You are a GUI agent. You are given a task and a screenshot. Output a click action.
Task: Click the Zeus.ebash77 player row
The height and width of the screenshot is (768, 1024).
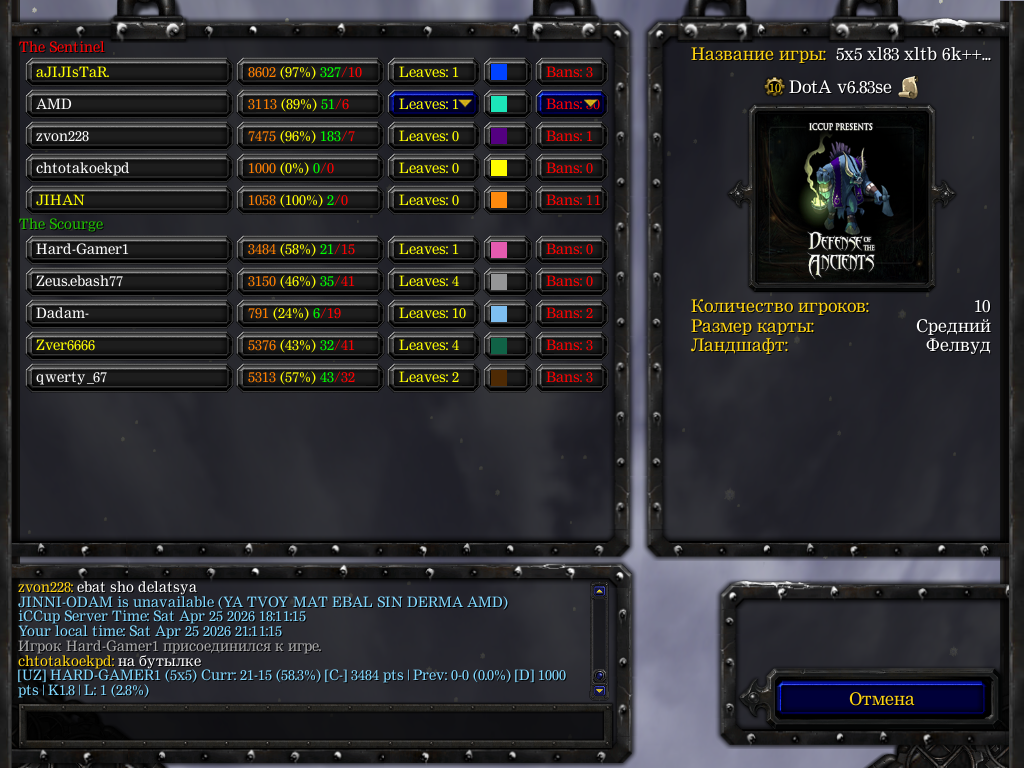pyautogui.click(x=129, y=281)
